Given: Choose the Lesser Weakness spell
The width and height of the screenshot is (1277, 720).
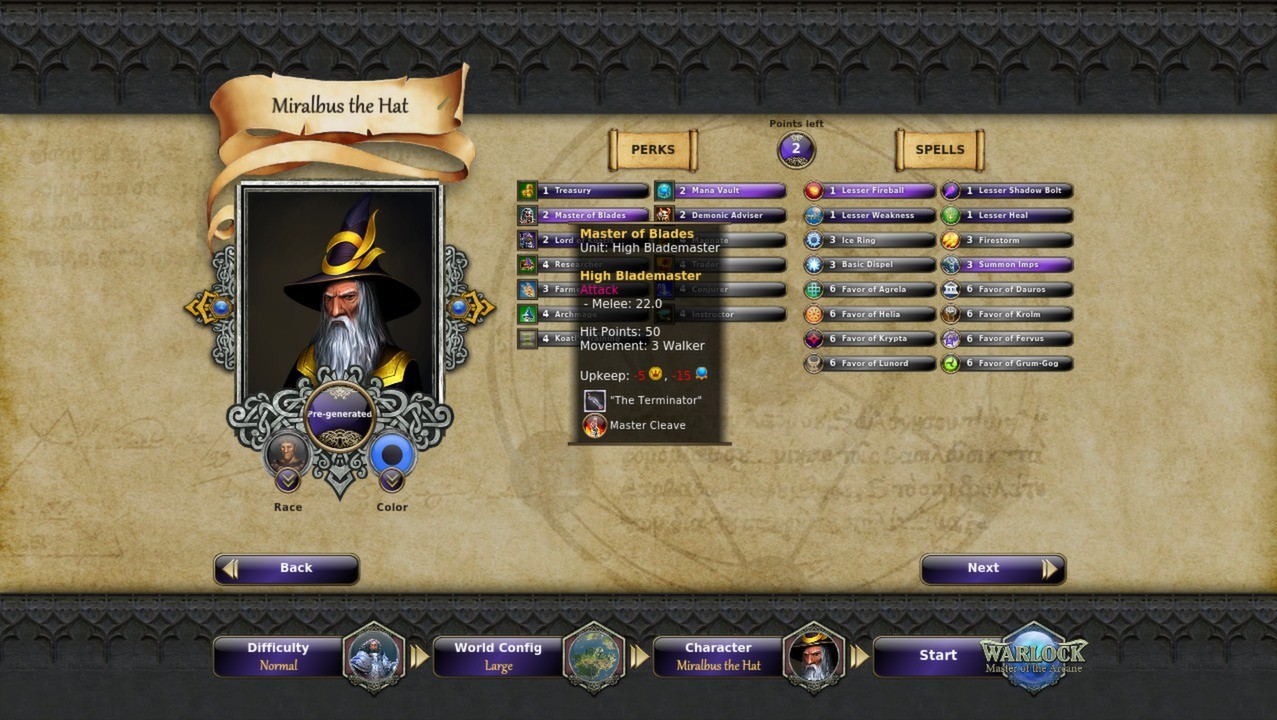Looking at the screenshot, I should pyautogui.click(x=870, y=215).
